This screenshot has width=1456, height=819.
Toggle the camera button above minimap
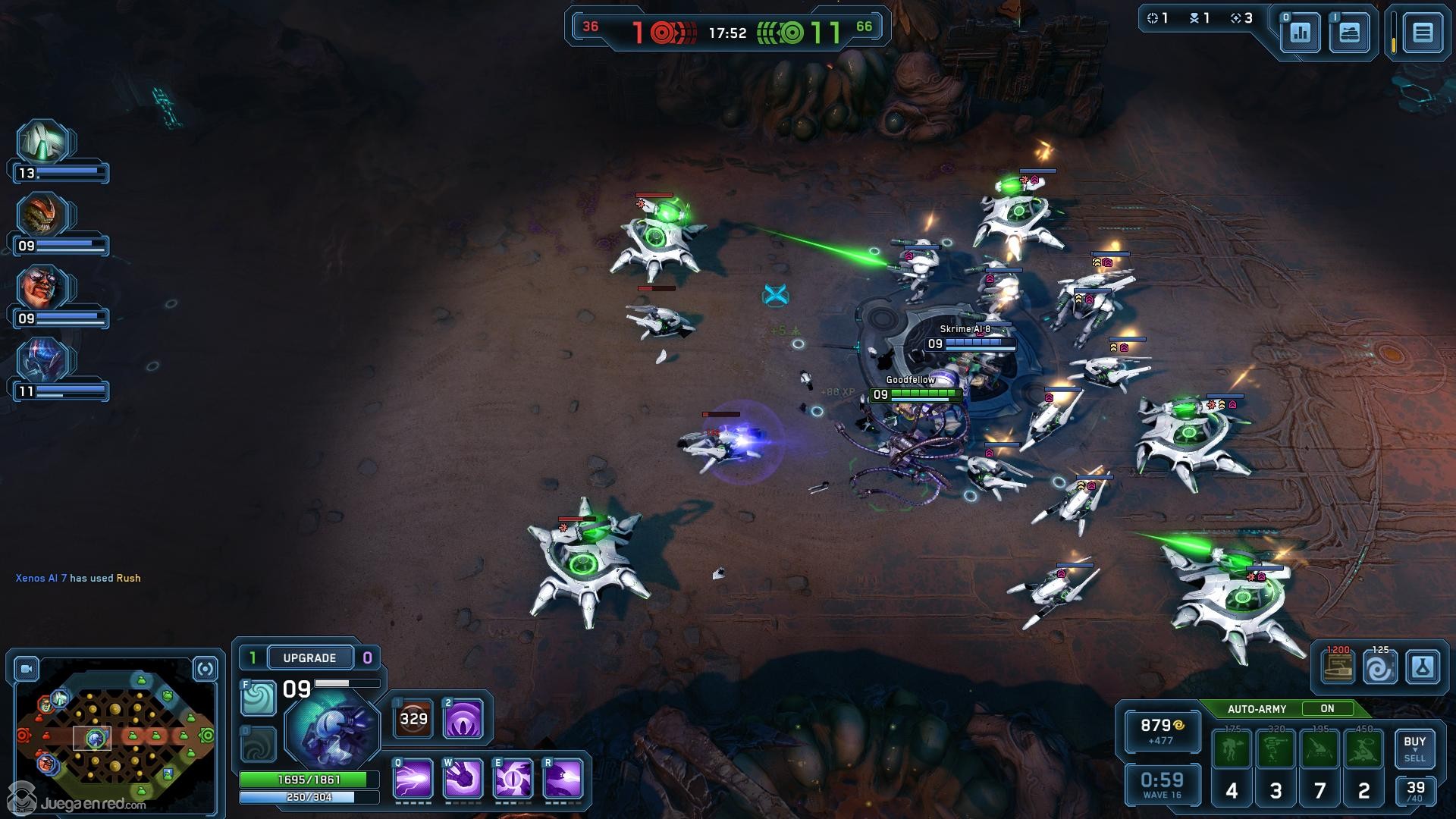(27, 669)
